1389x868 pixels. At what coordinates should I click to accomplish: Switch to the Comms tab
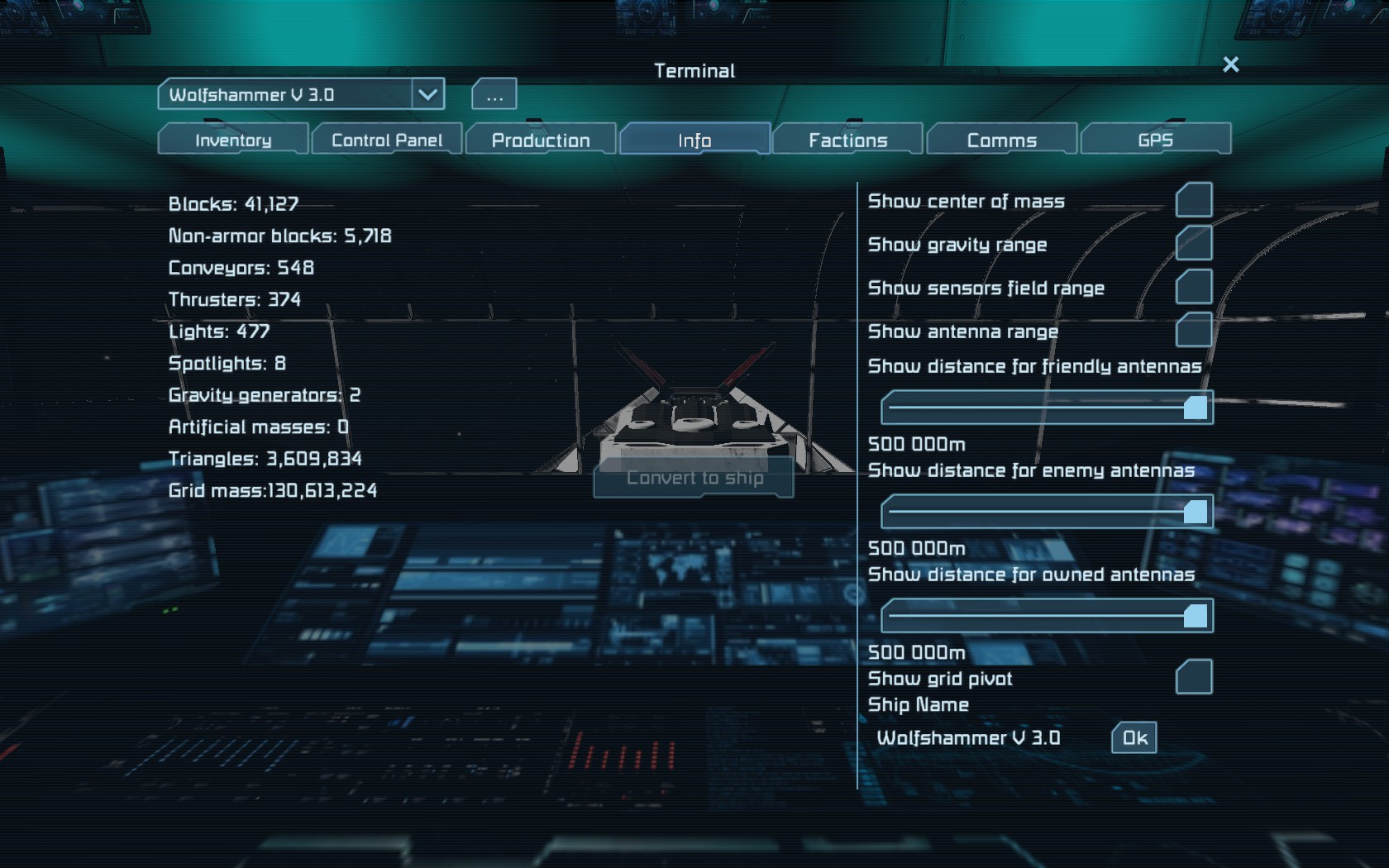click(1002, 140)
